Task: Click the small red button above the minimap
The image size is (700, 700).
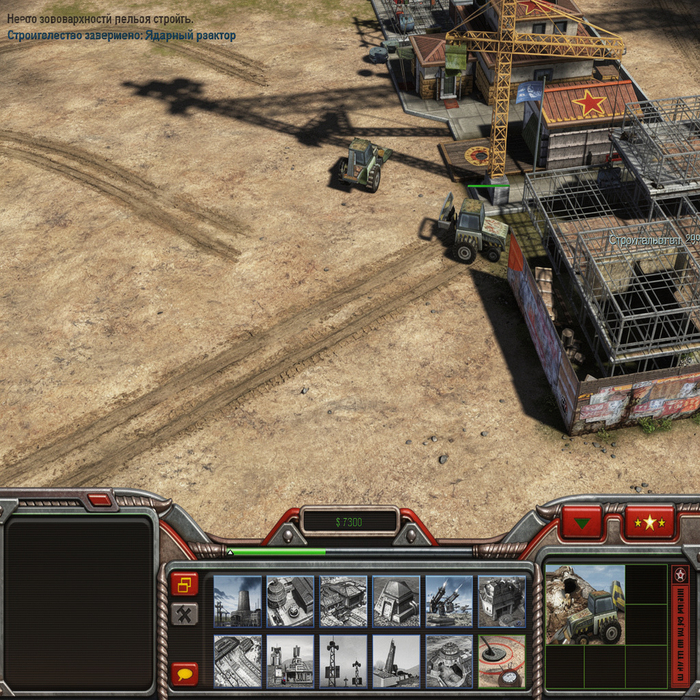Action: (99, 499)
